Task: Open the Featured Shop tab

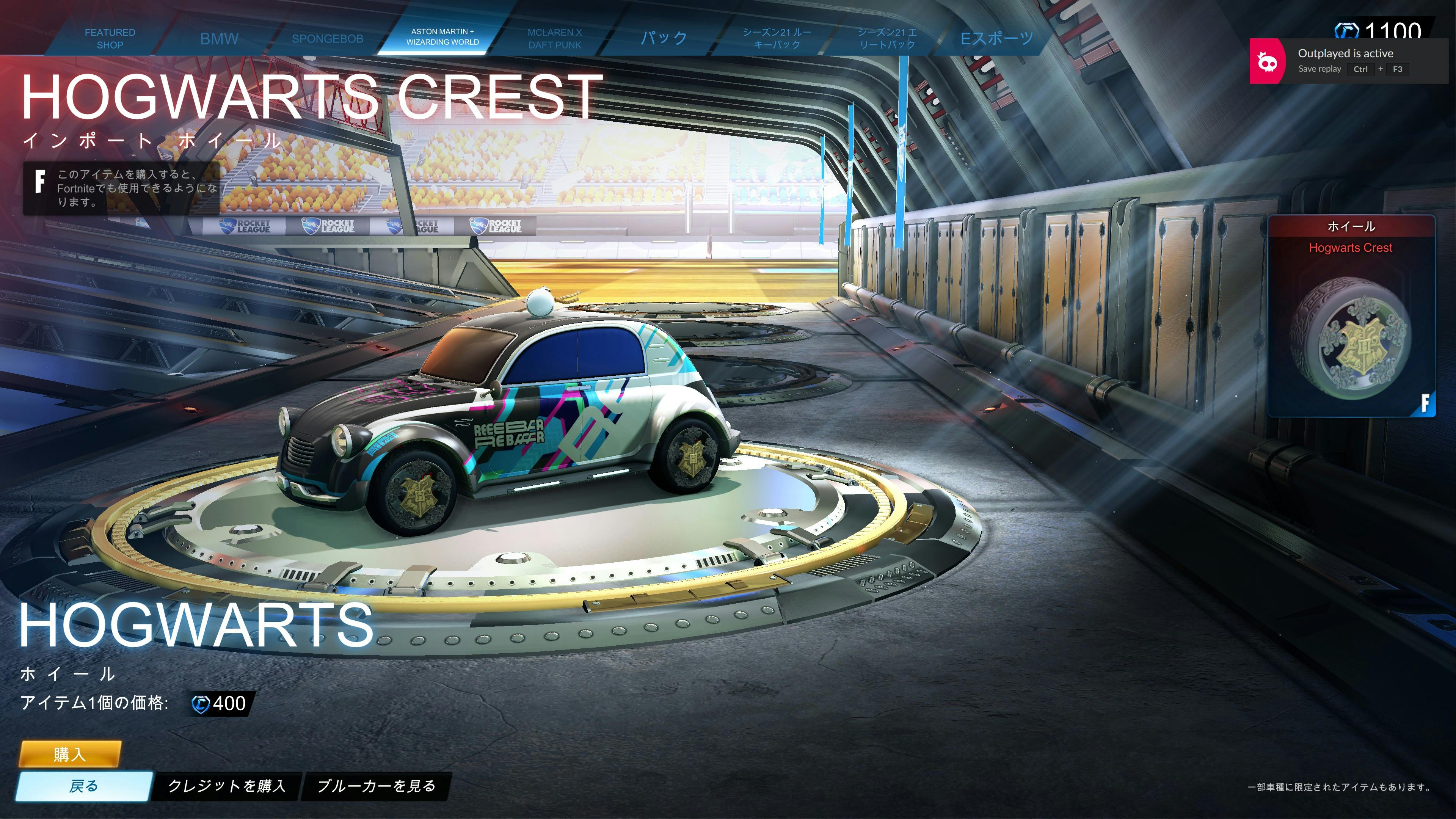Action: tap(110, 38)
